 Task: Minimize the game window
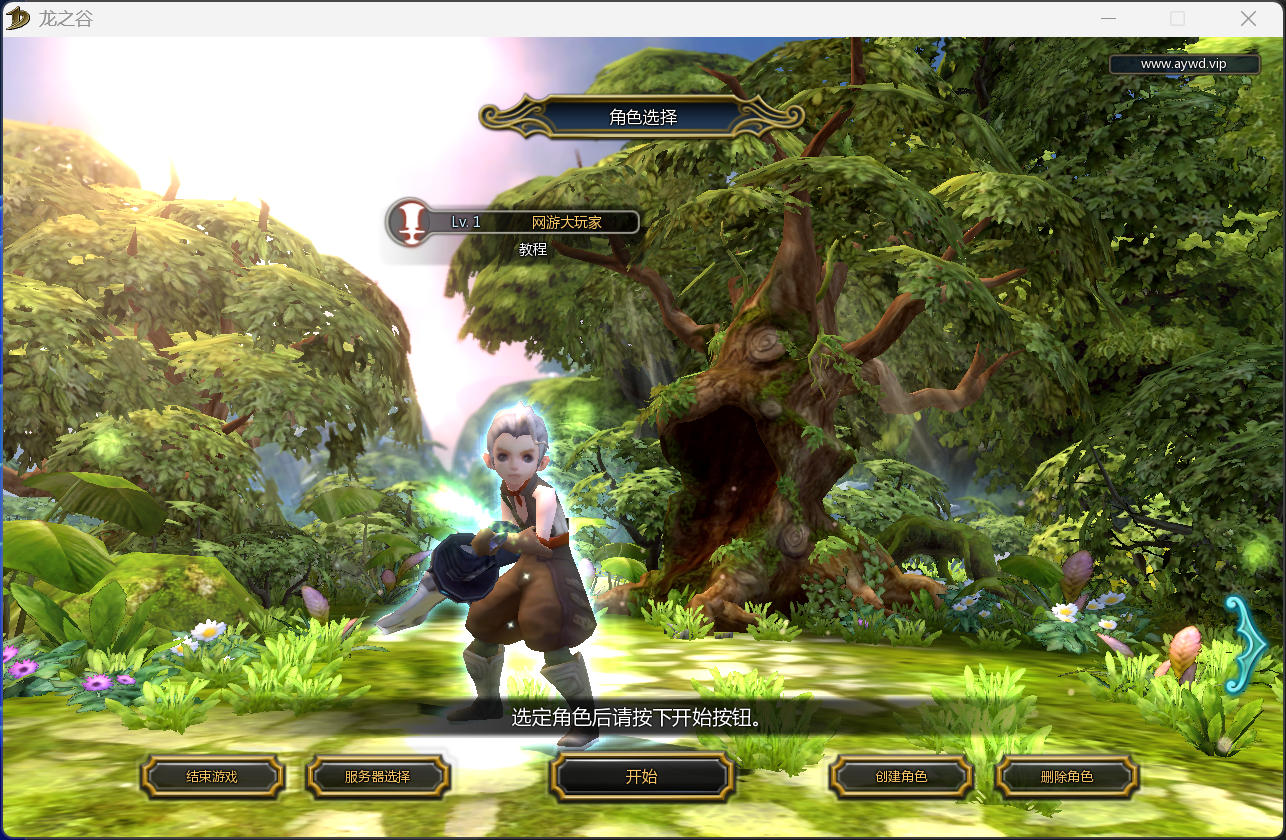point(1108,18)
